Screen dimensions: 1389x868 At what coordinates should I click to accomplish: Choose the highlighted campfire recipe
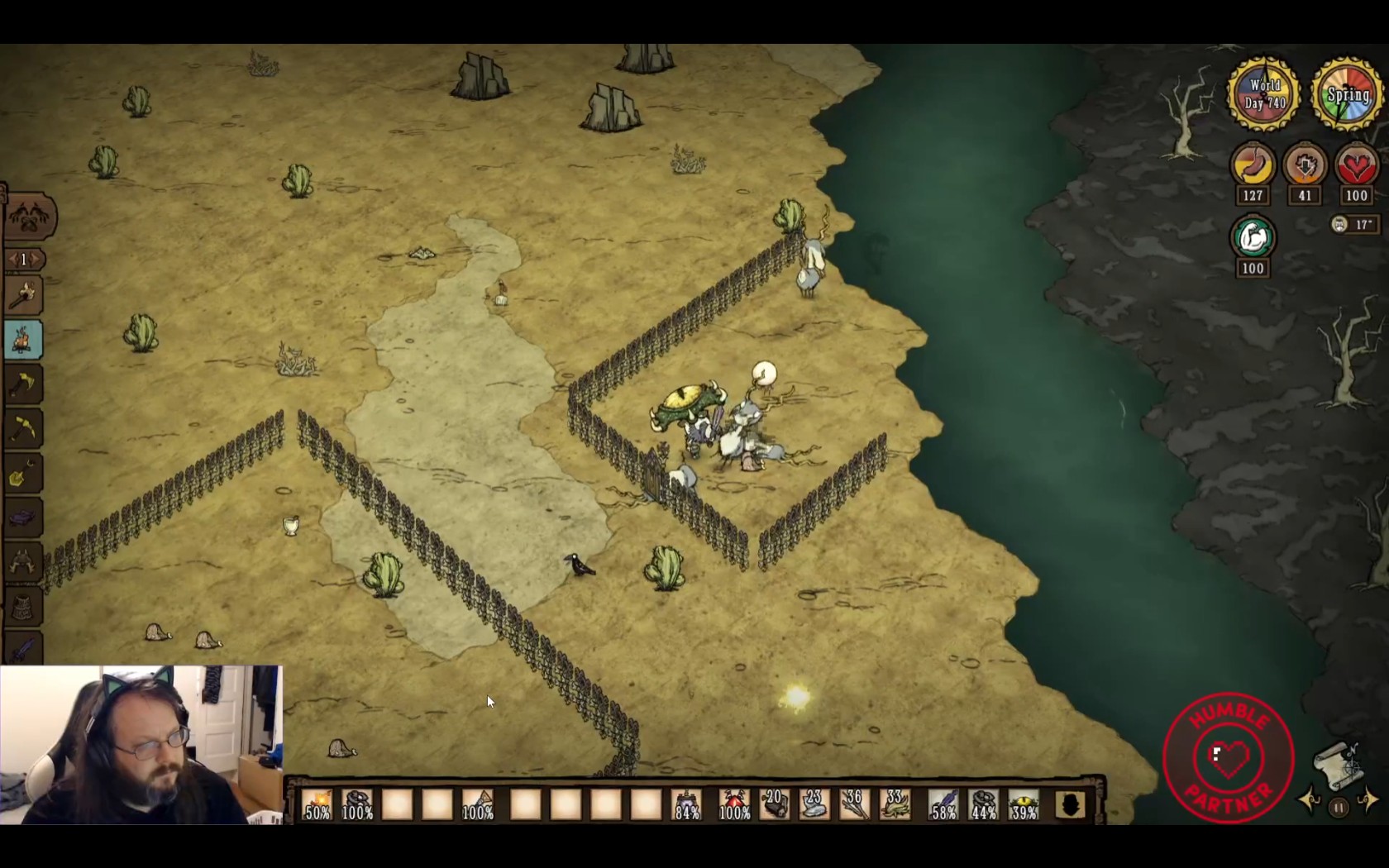pos(23,340)
